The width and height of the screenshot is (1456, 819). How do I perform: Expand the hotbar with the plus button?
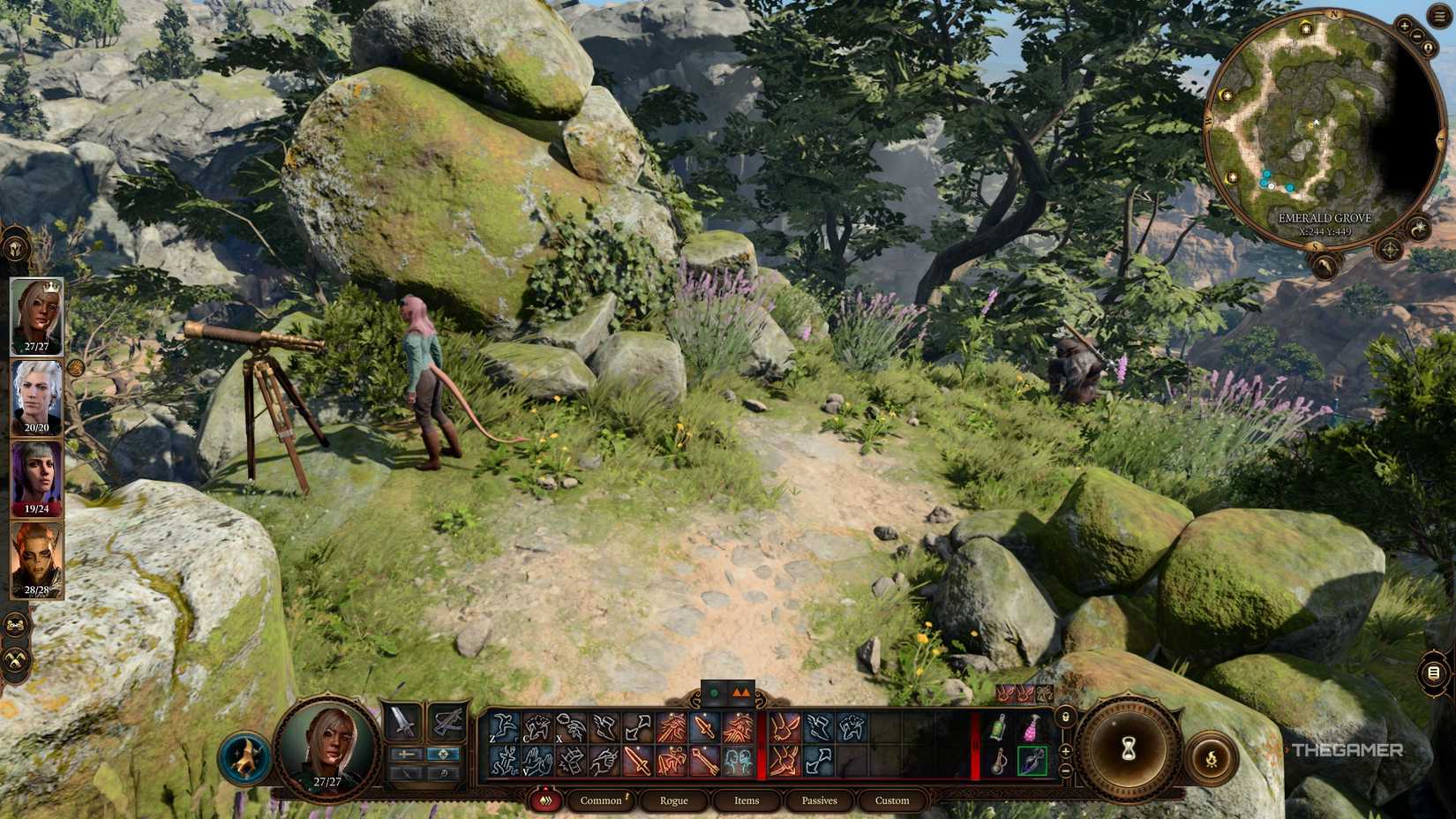coord(1065,750)
